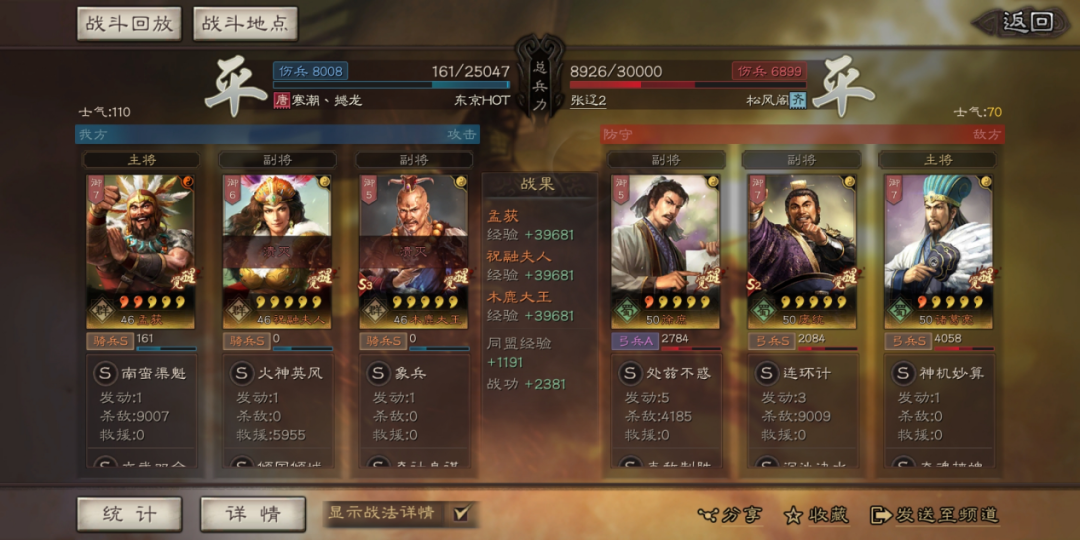Toggle the 显示战法详情 checkbox
Screen dimensions: 1080x540
(x=461, y=513)
